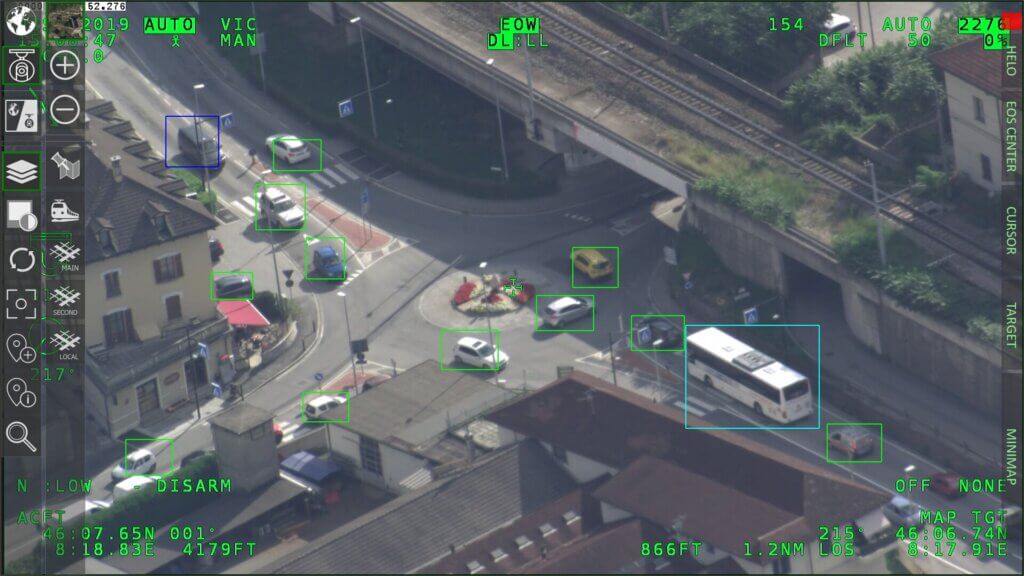Image resolution: width=1024 pixels, height=576 pixels.
Task: Select the camera sensor icon
Action: pos(21,67)
